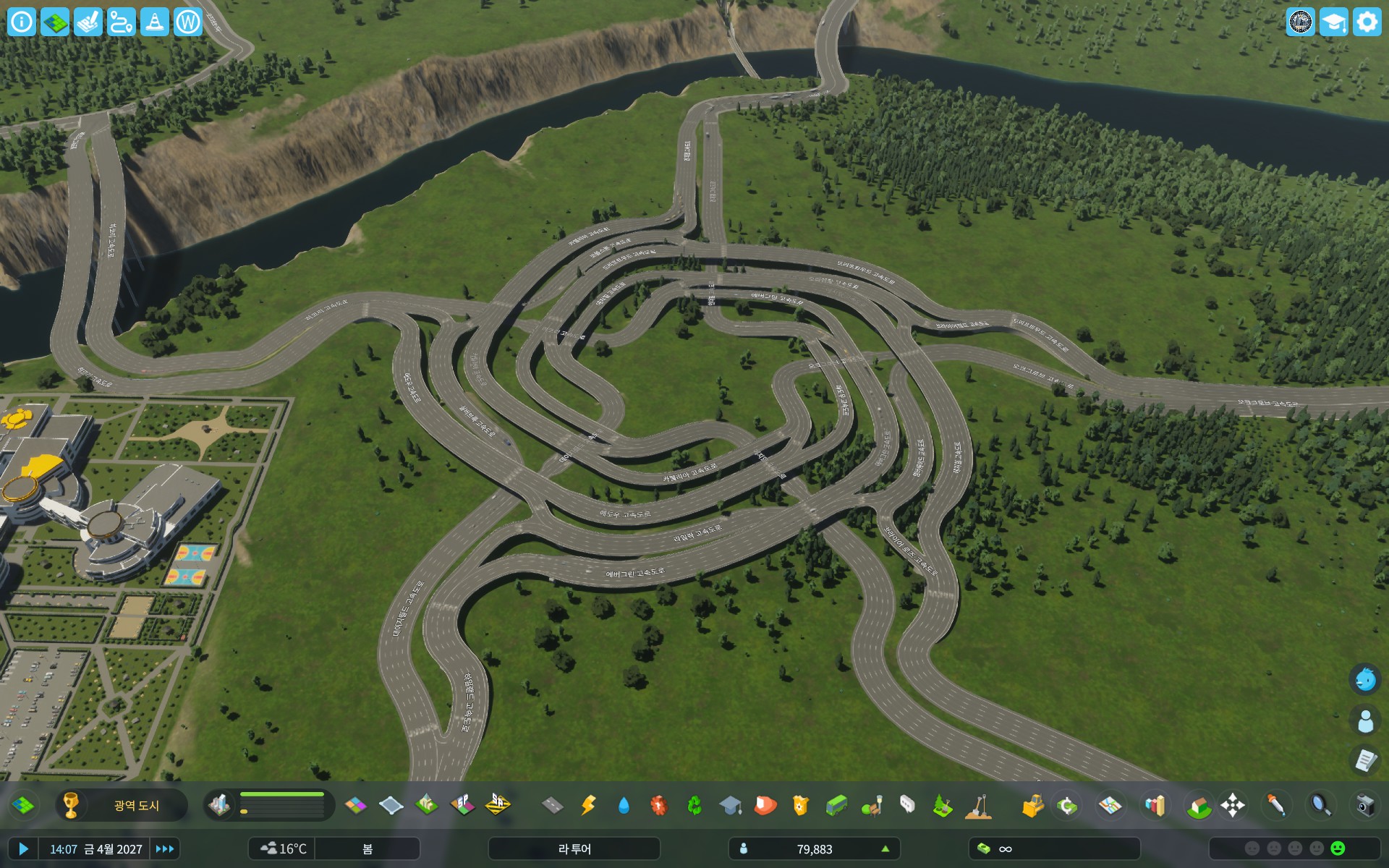Screen dimensions: 1389x868
Task: Select the bulldozer tool
Action: [x=1032, y=805]
